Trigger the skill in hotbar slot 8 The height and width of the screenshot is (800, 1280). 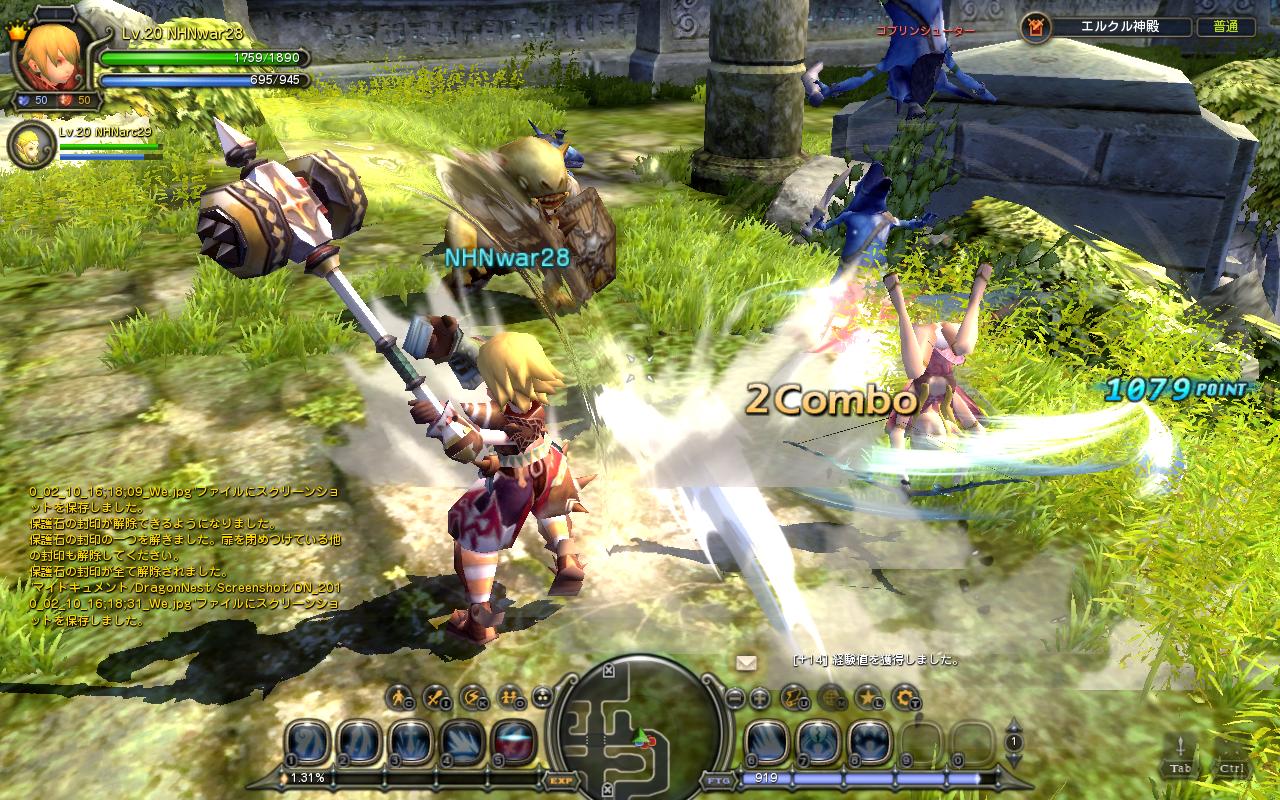tap(870, 742)
